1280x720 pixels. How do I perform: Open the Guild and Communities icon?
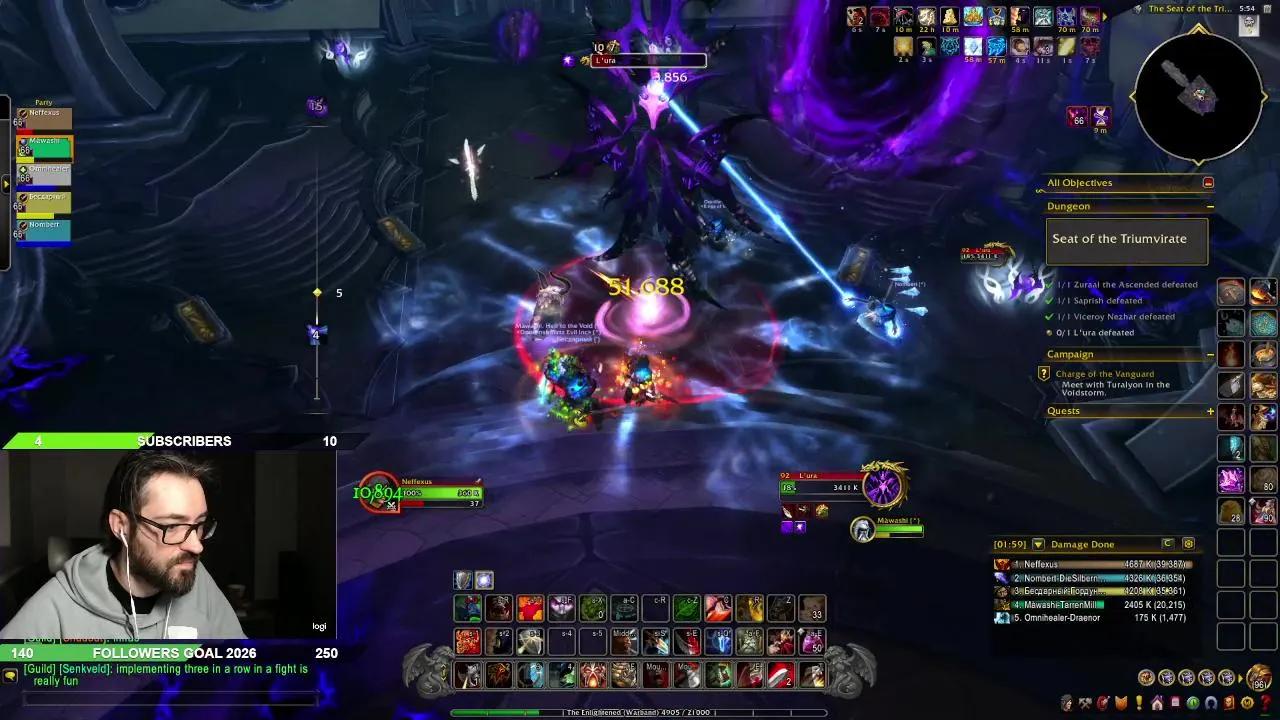[x=1175, y=703]
